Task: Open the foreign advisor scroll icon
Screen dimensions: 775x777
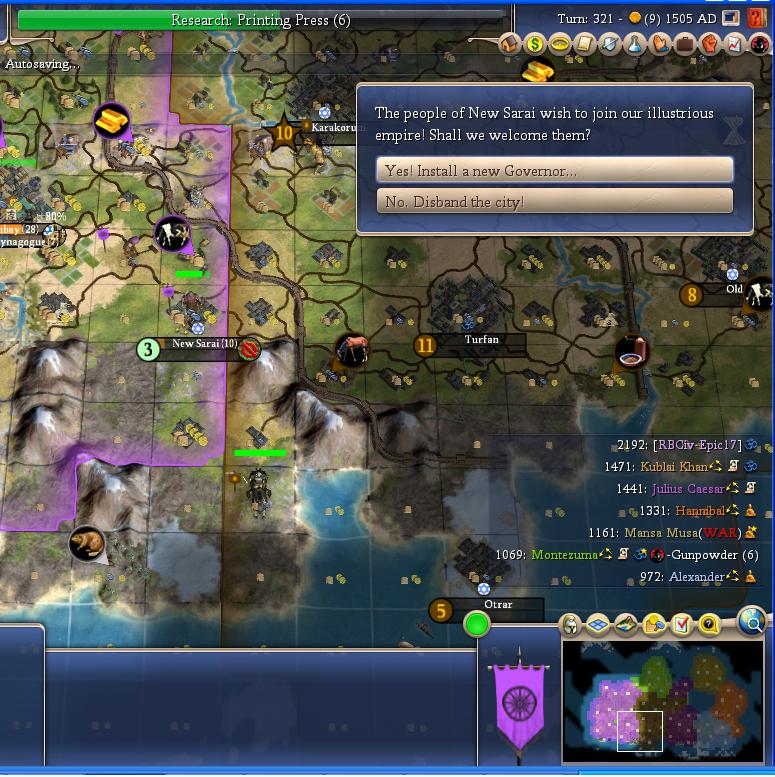Action: click(585, 44)
